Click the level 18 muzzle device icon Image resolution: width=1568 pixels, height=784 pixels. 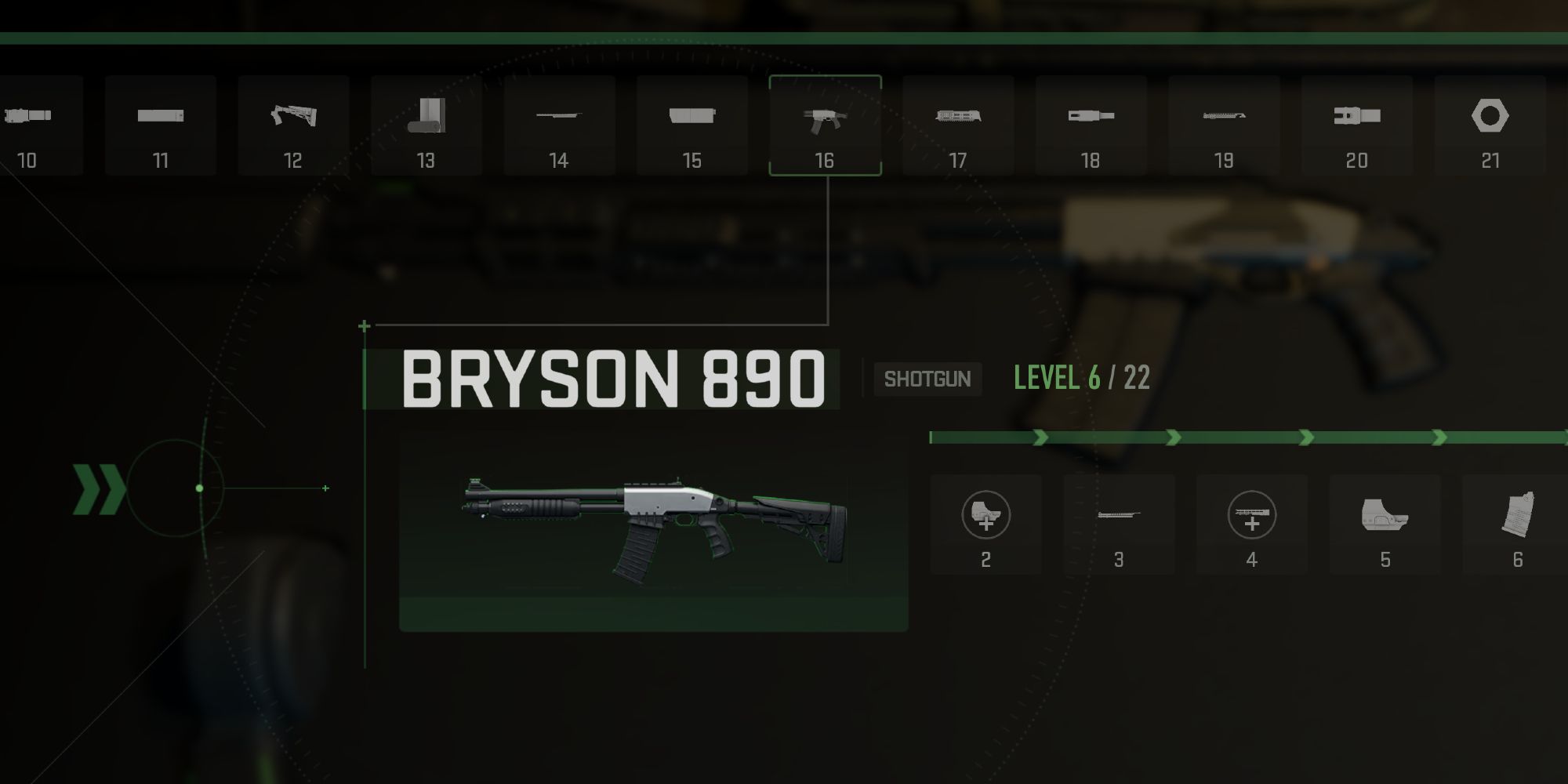[x=1091, y=118]
